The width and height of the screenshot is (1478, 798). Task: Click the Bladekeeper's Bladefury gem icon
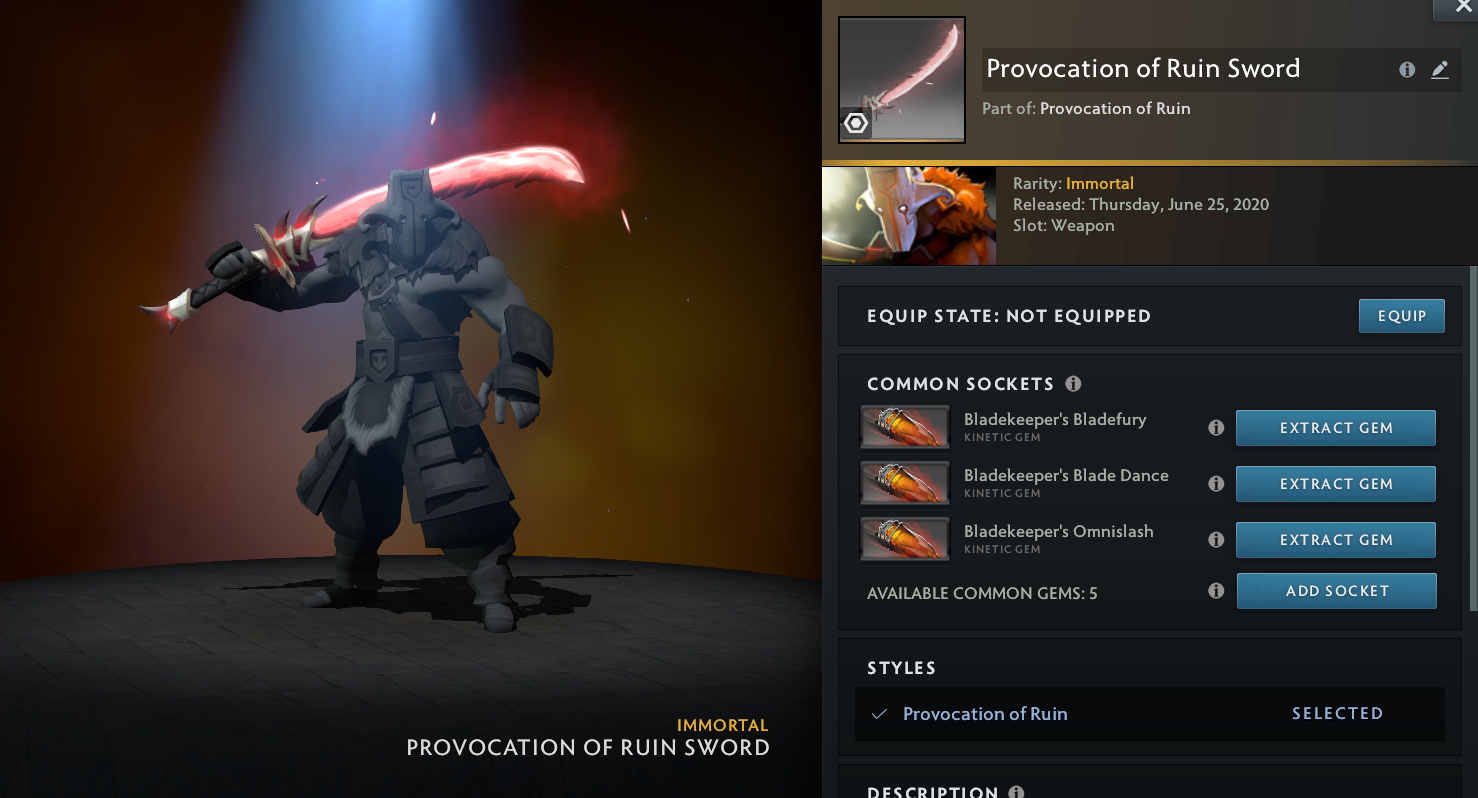click(x=904, y=428)
